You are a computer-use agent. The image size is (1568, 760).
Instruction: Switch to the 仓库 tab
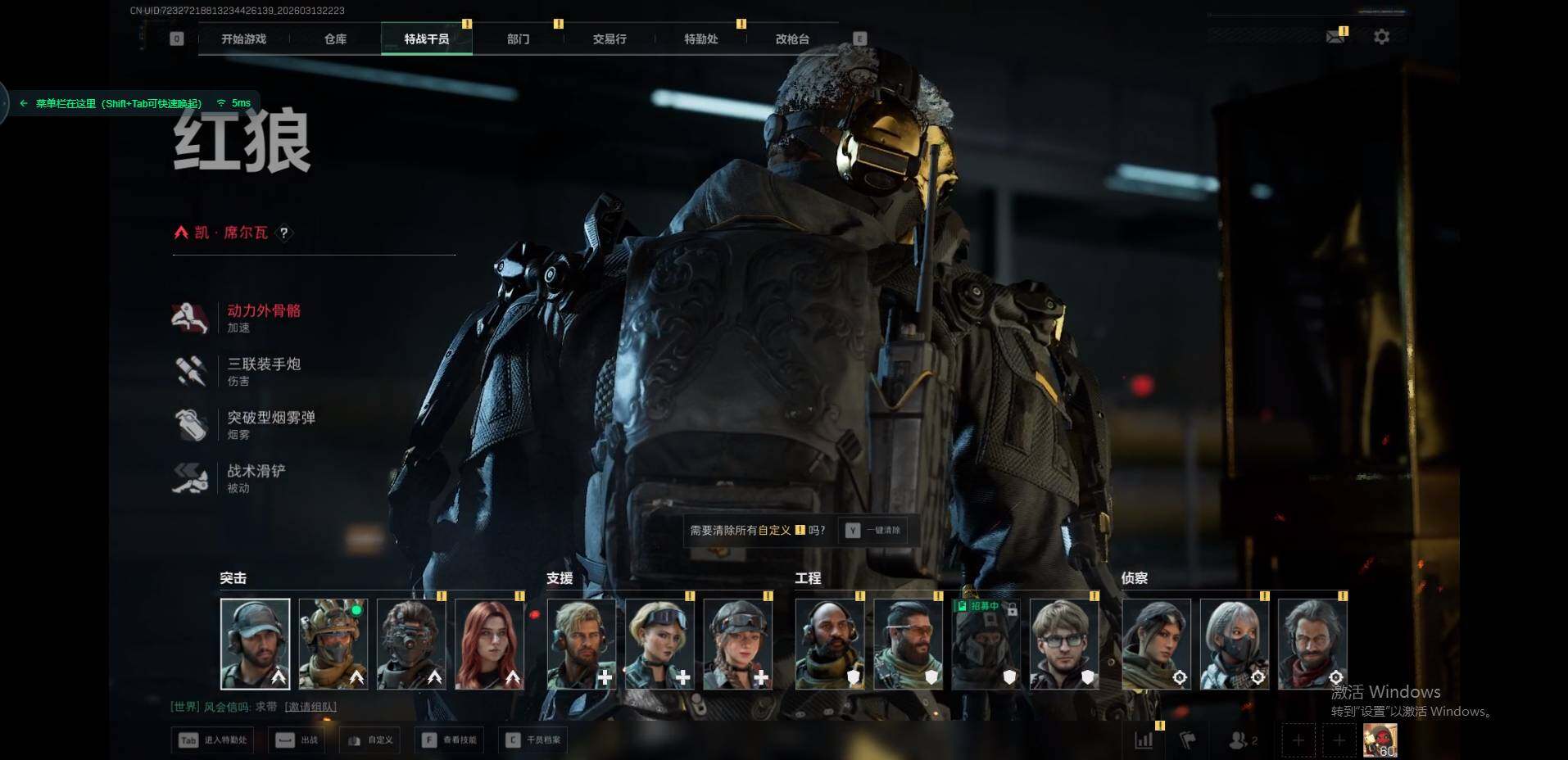pos(335,38)
